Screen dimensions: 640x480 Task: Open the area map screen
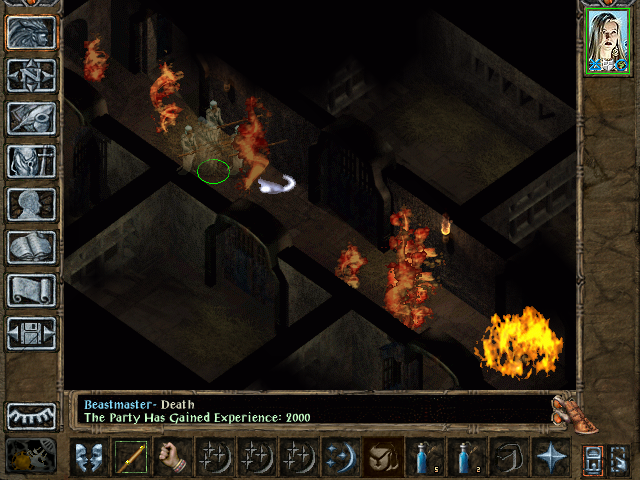coord(31,75)
